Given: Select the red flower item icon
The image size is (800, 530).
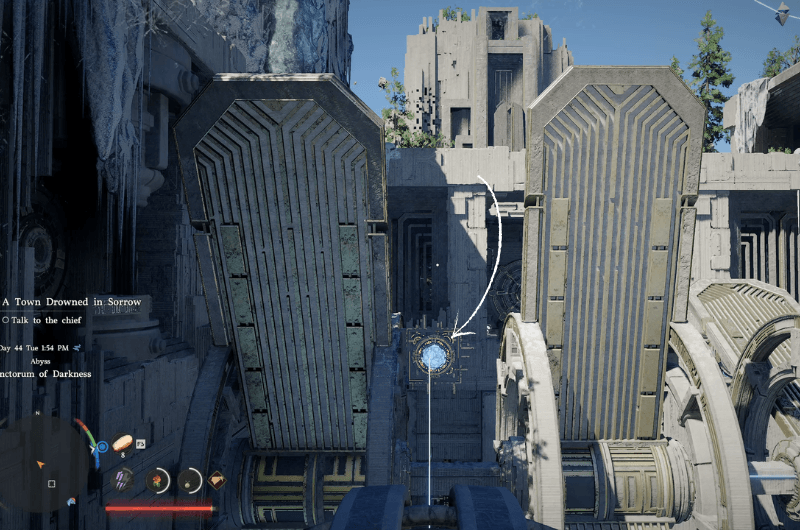Looking at the screenshot, I should click(156, 481).
